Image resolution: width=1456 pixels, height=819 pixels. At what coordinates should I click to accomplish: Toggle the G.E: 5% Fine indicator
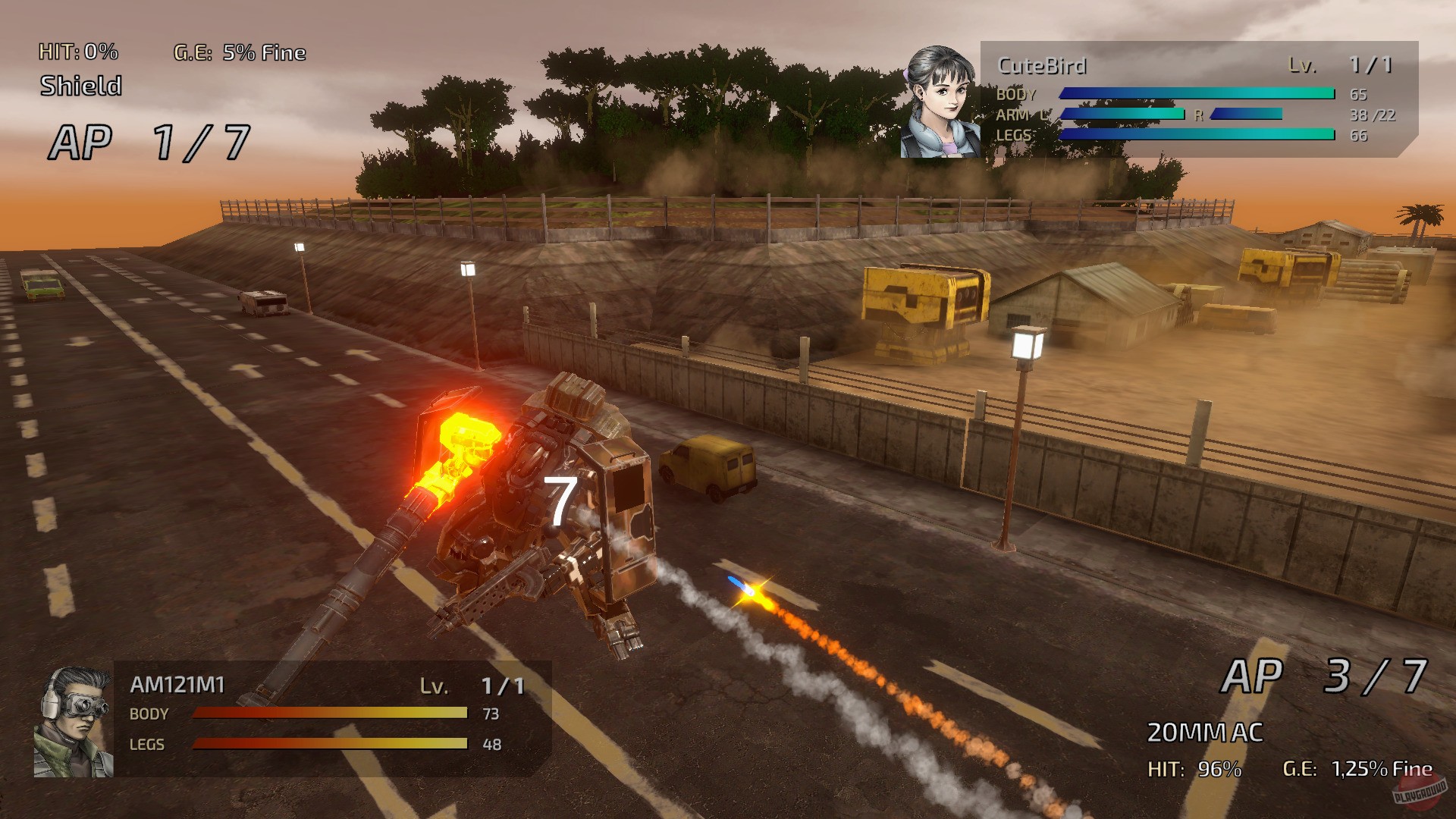(239, 53)
